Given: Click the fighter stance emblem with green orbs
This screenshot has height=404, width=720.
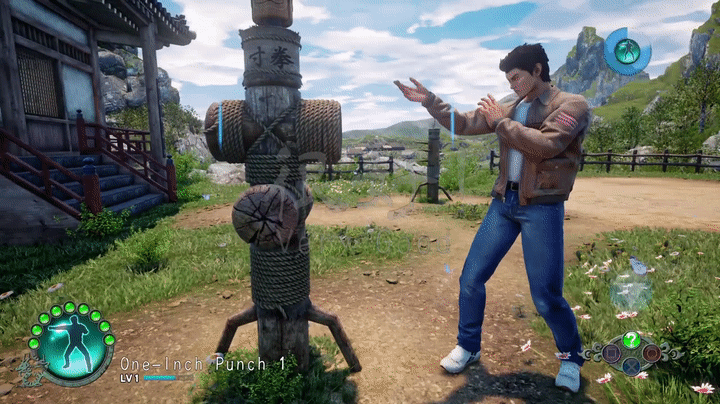Looking at the screenshot, I should point(71,342).
